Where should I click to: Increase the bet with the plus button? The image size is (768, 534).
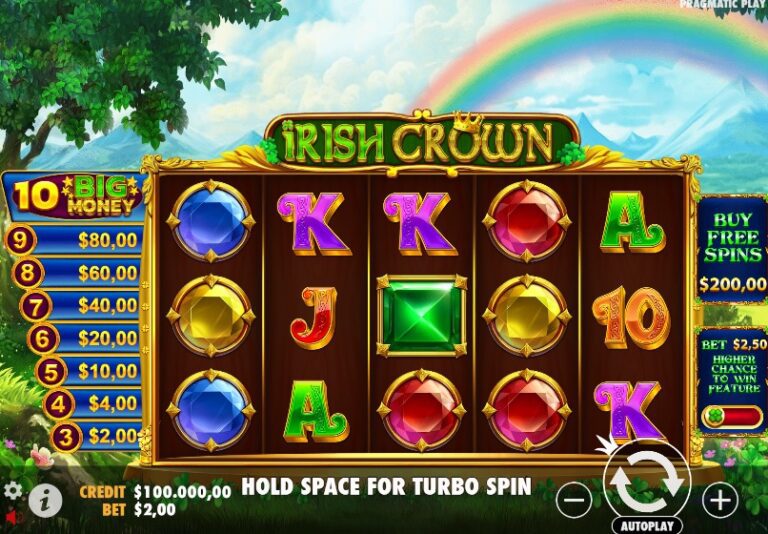point(719,499)
